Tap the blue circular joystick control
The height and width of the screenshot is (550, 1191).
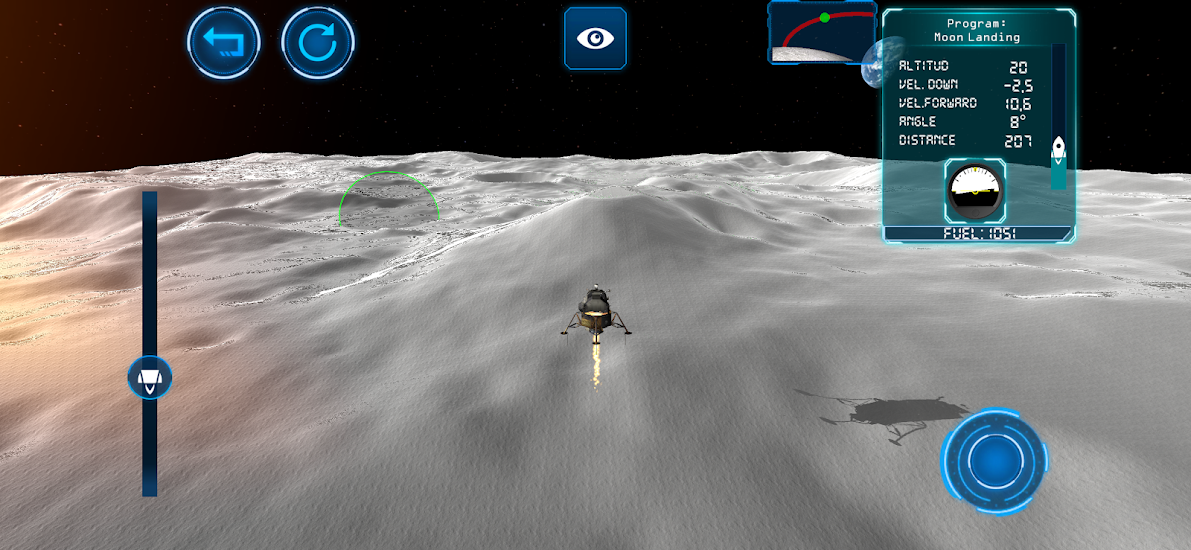pos(994,461)
